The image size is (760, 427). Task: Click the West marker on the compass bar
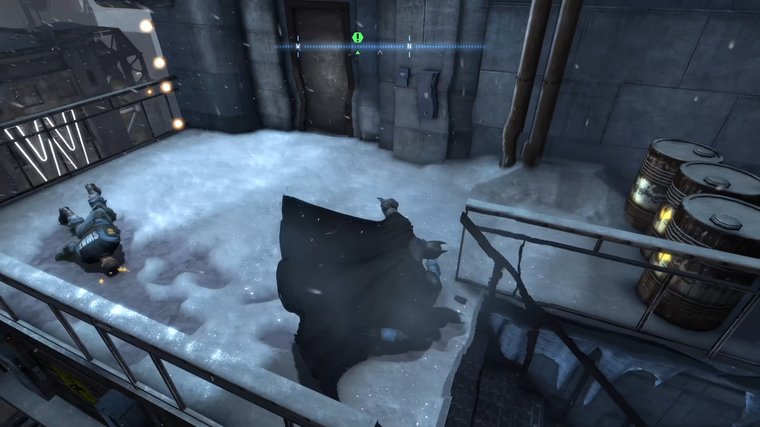298,46
